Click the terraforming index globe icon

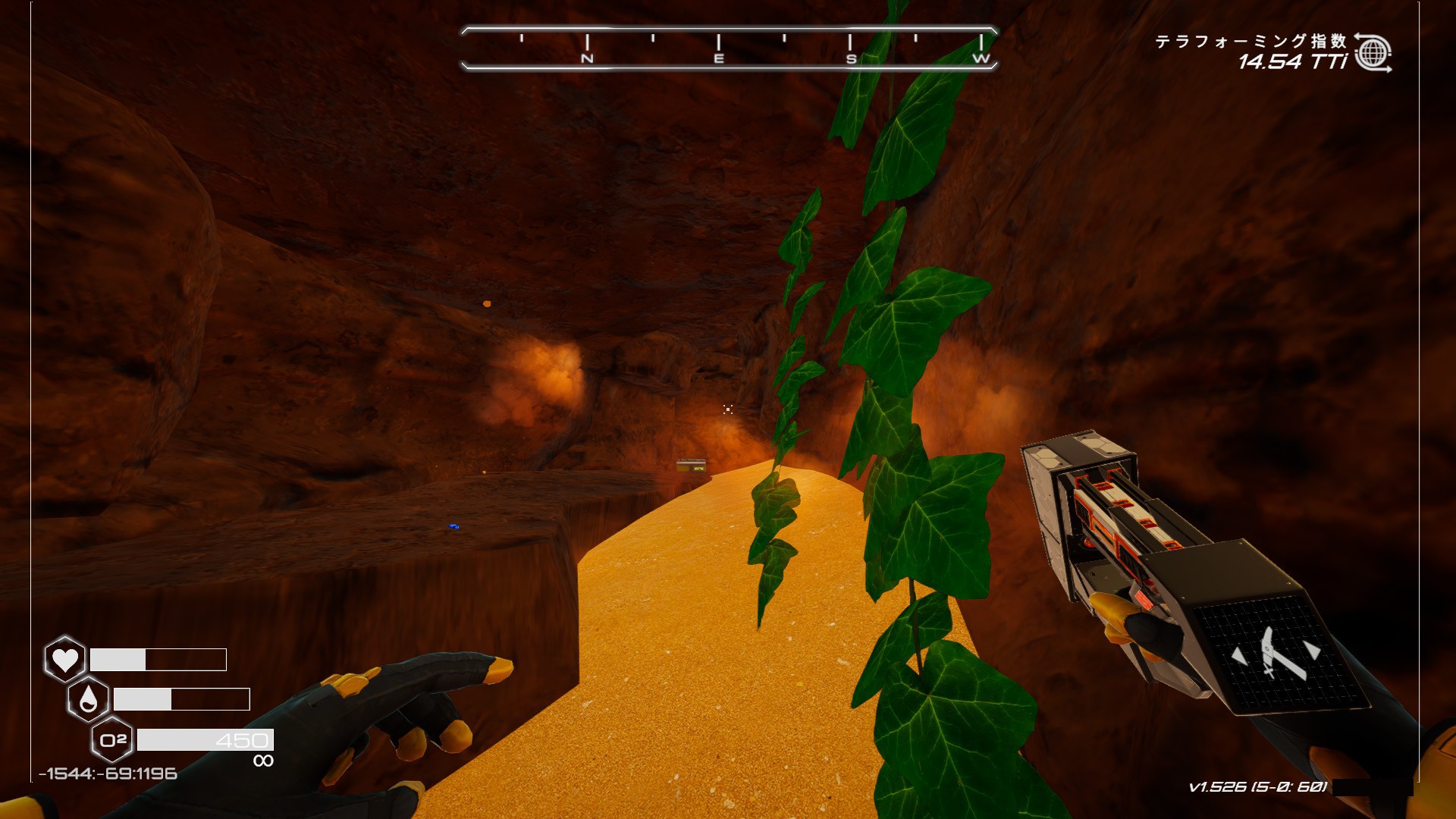pos(1373,53)
